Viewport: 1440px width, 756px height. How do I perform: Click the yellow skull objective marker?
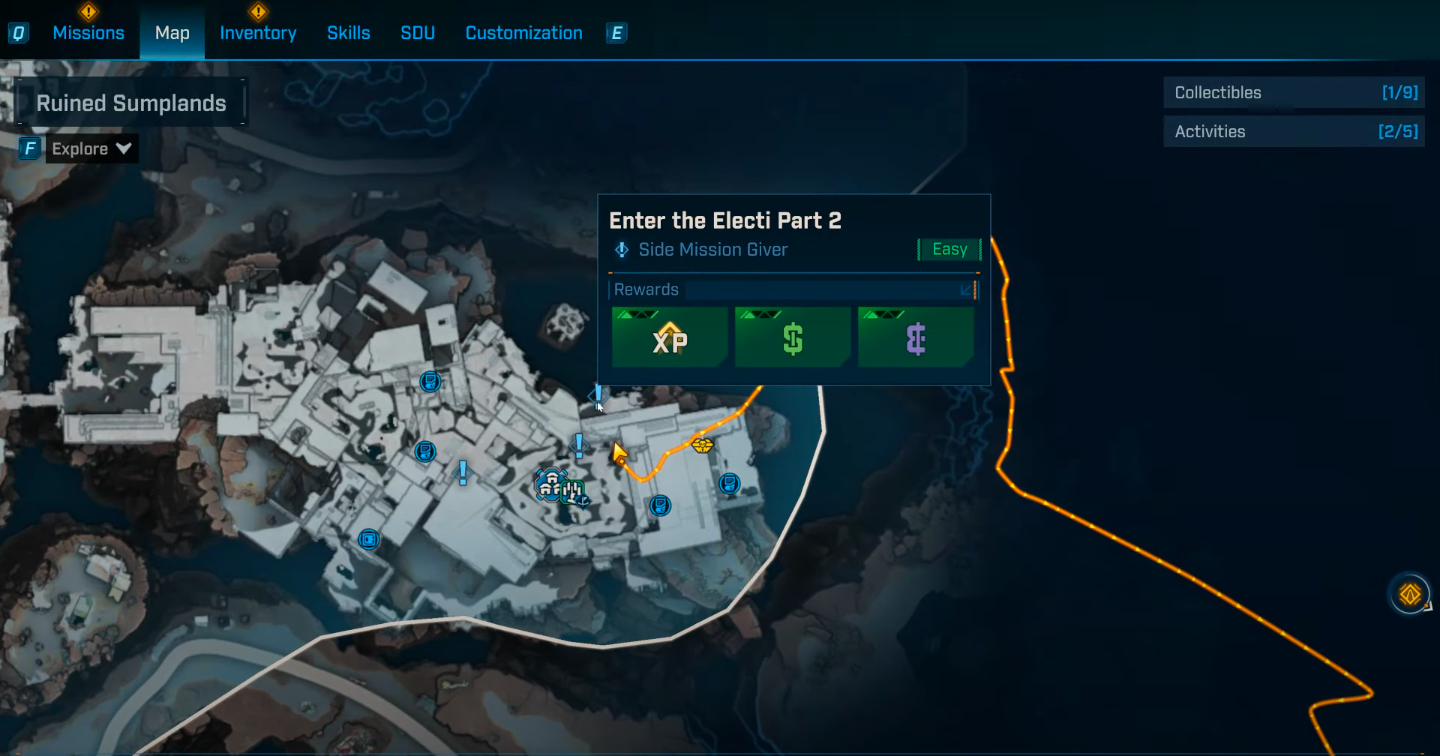702,444
